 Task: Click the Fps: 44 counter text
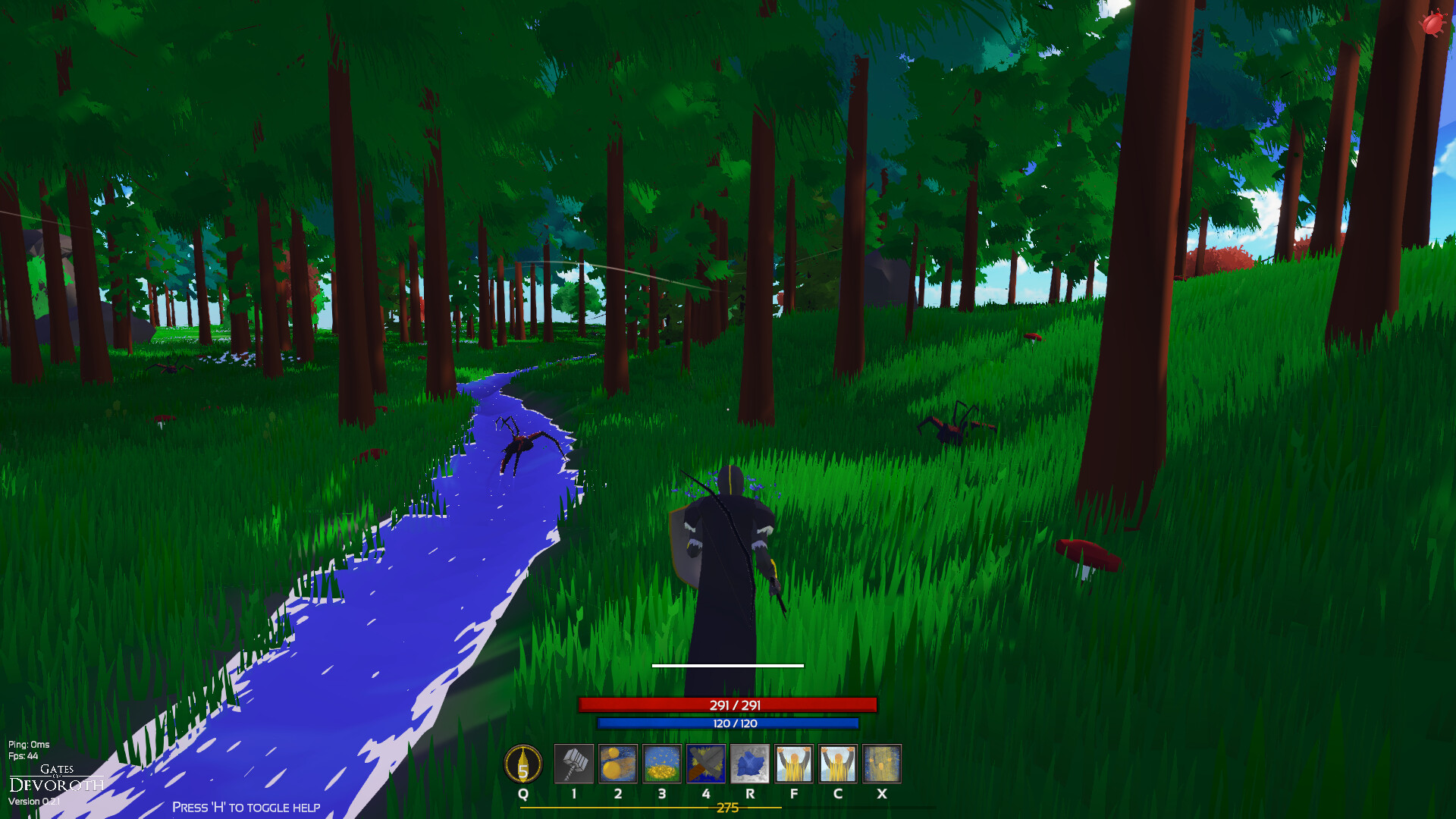pos(23,757)
